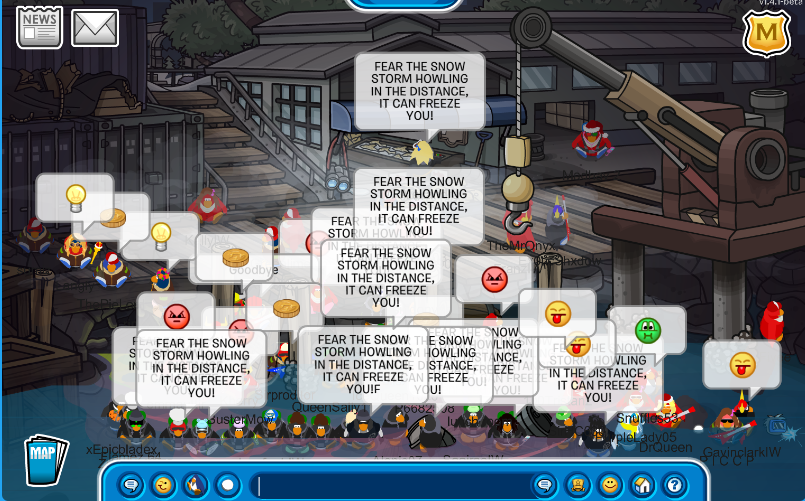805x501 pixels.
Task: Open the penguin actions menu
Action: pyautogui.click(x=195, y=486)
